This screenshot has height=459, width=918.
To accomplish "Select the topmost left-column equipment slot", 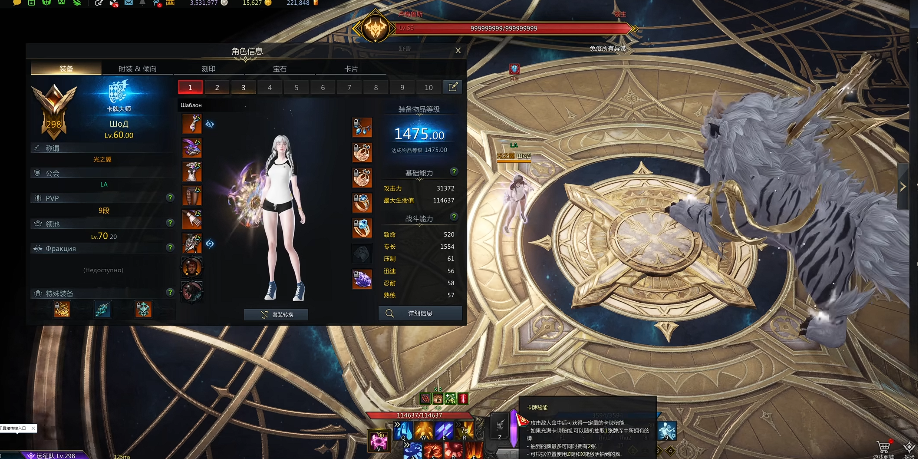I will pos(192,125).
